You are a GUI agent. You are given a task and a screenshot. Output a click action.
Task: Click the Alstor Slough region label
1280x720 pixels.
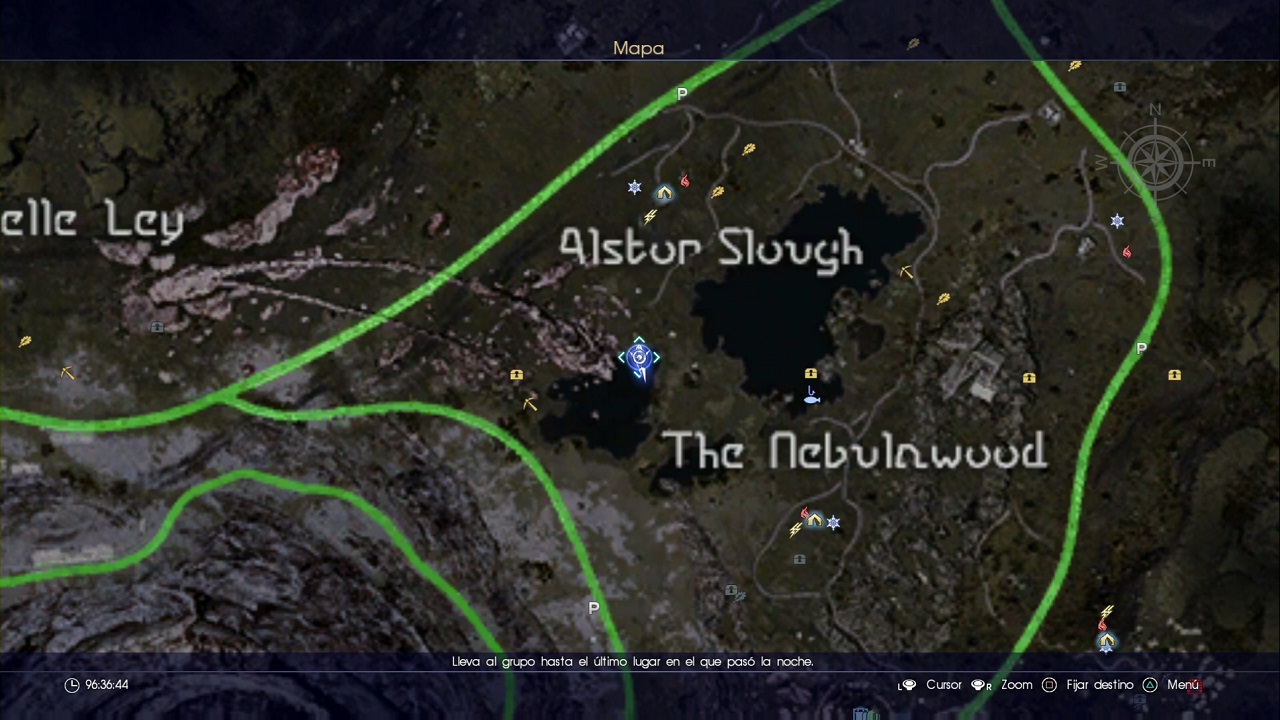pos(711,249)
